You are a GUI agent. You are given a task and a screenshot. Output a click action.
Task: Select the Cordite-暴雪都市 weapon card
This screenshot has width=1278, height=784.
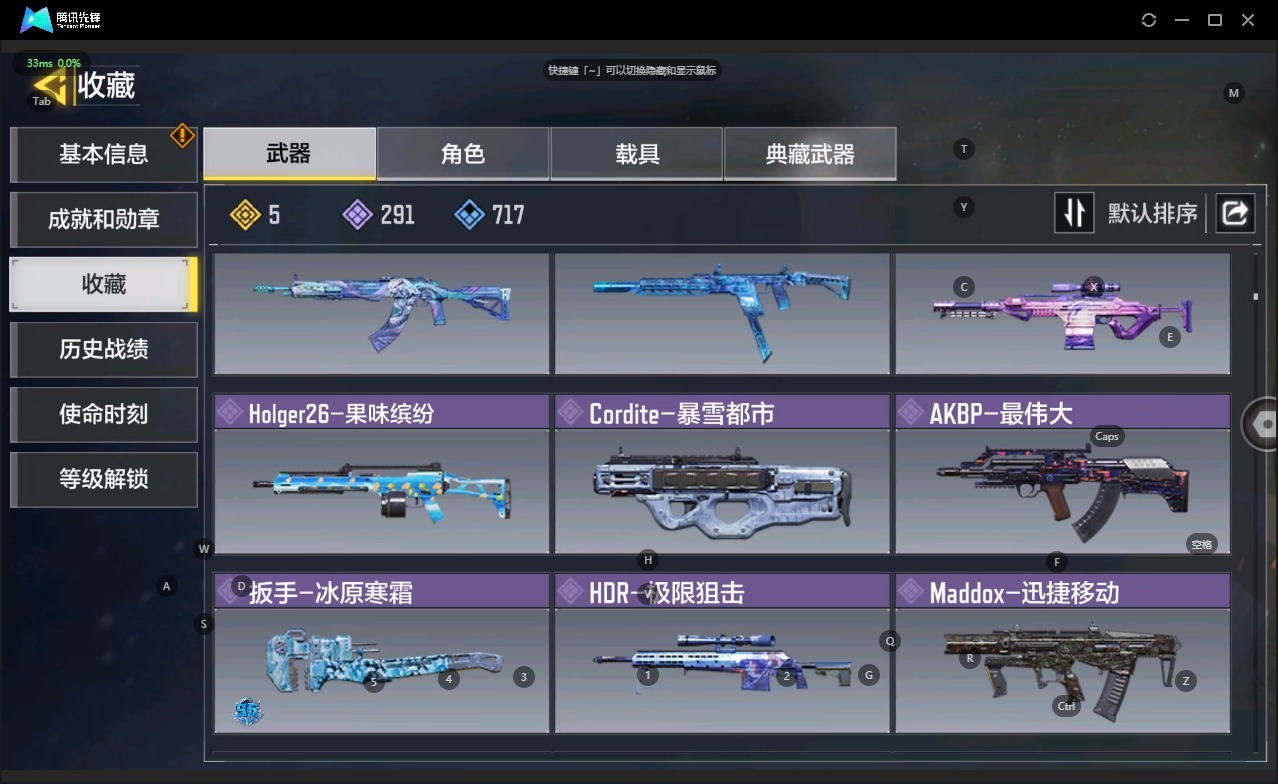pos(722,474)
